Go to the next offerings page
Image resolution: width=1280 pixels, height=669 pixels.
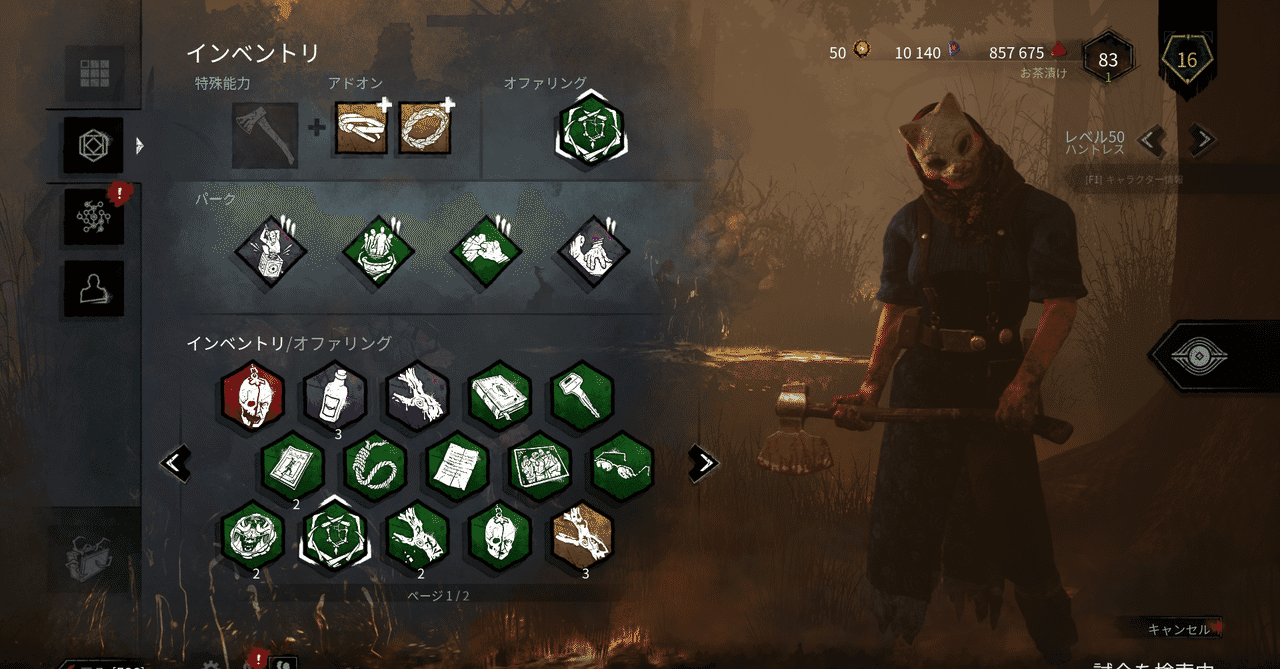[704, 462]
